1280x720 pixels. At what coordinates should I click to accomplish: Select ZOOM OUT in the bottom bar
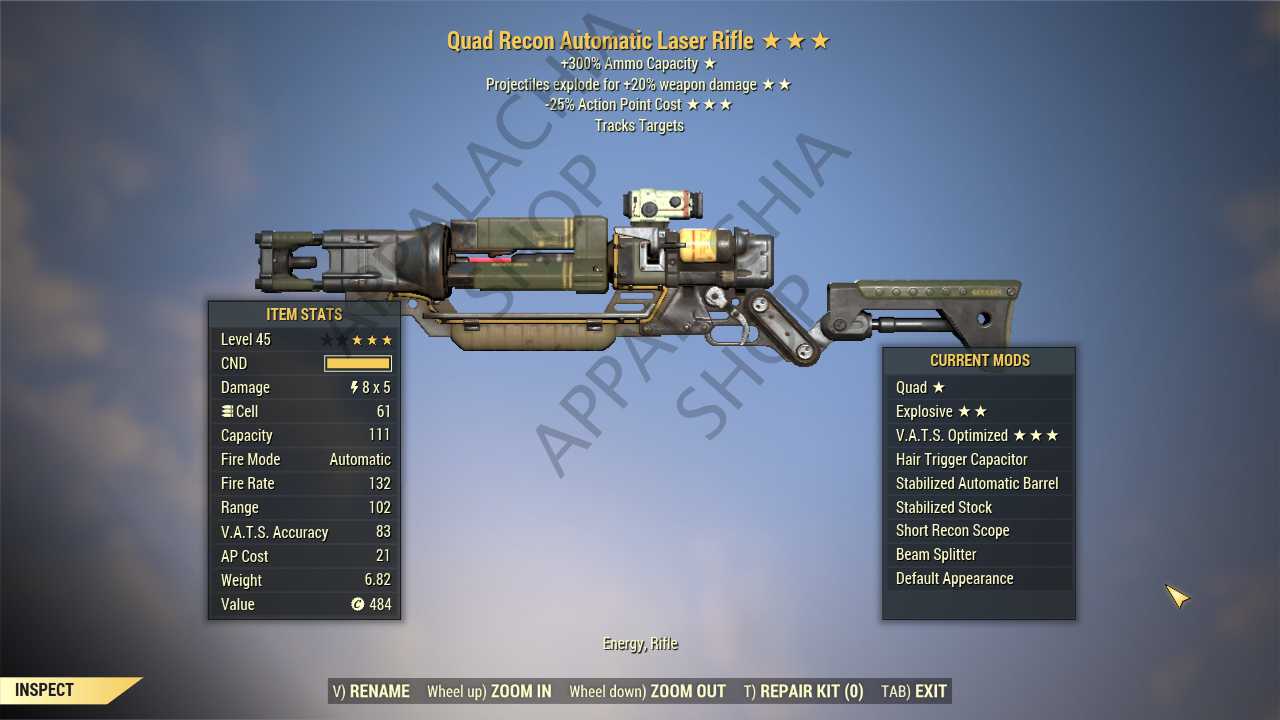[647, 691]
